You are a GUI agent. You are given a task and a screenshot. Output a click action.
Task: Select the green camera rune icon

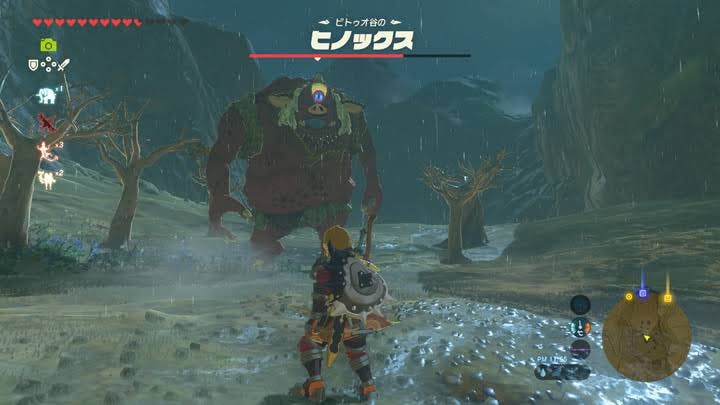[x=47, y=45]
